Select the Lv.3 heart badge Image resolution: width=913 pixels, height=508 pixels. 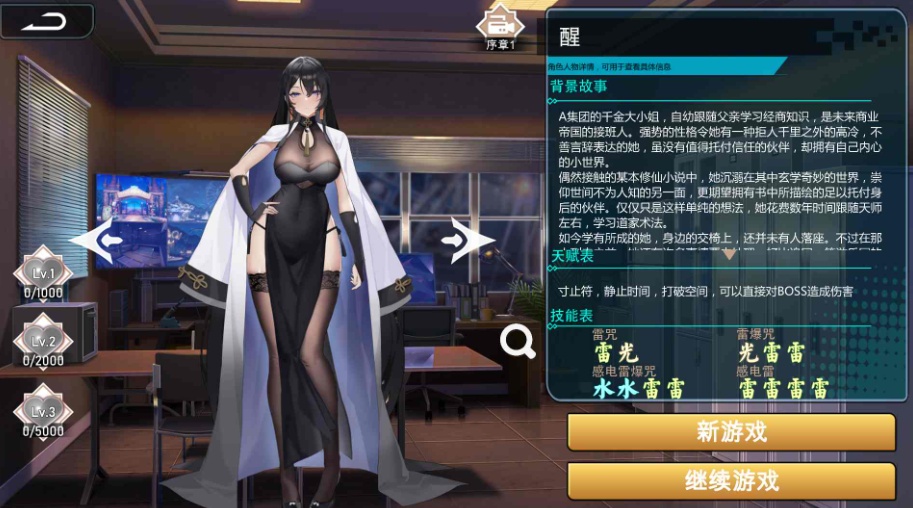tap(43, 410)
